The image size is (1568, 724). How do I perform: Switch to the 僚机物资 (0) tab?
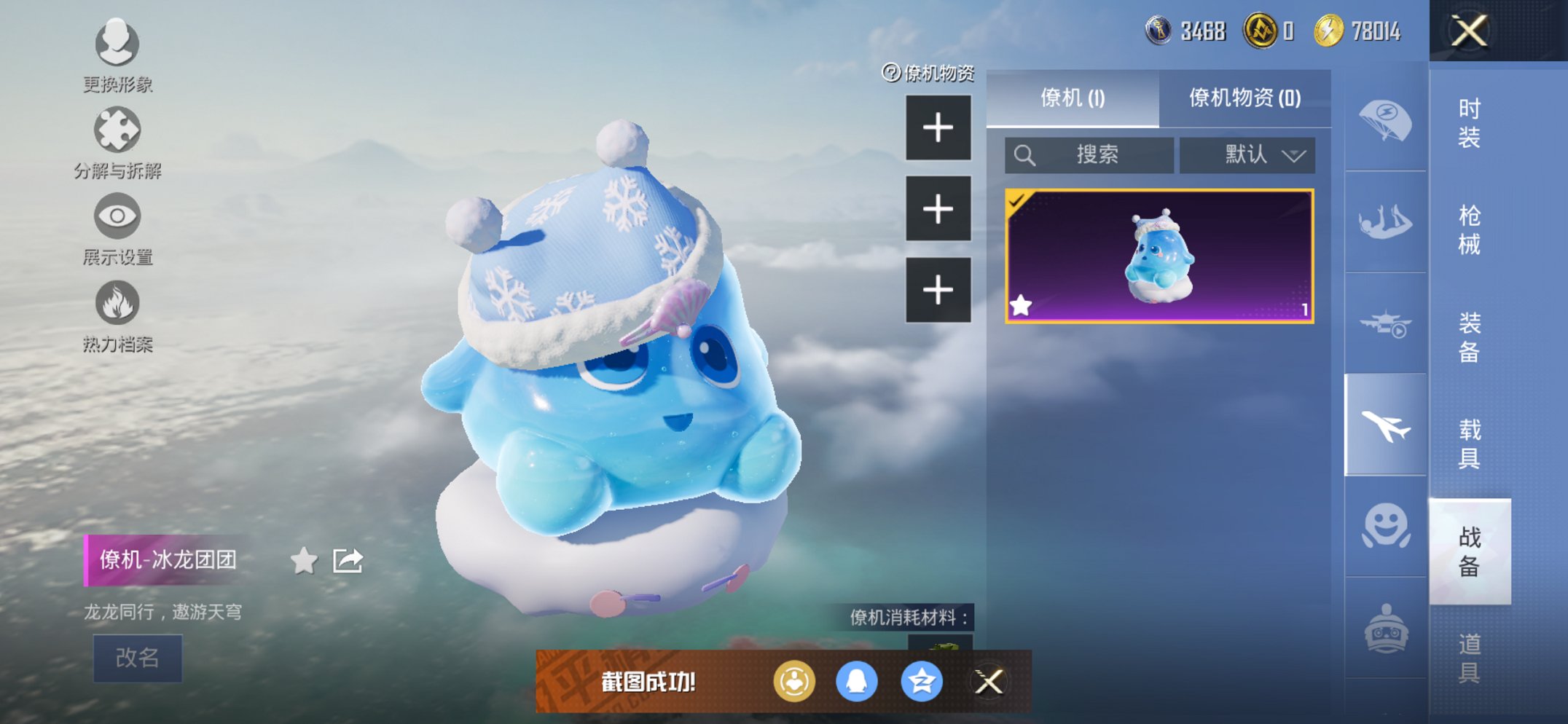pos(1244,98)
